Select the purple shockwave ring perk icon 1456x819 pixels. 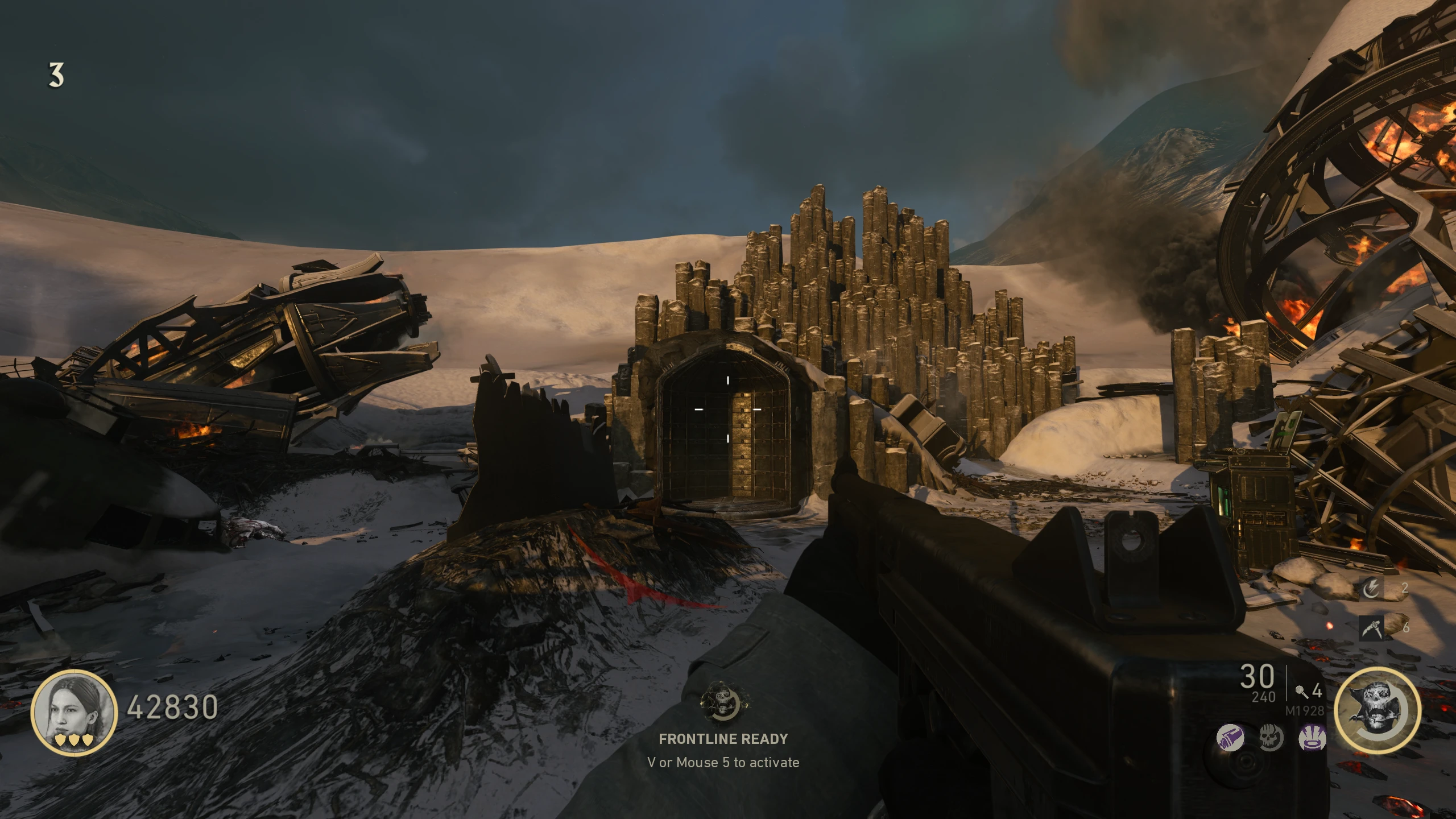click(x=1313, y=739)
